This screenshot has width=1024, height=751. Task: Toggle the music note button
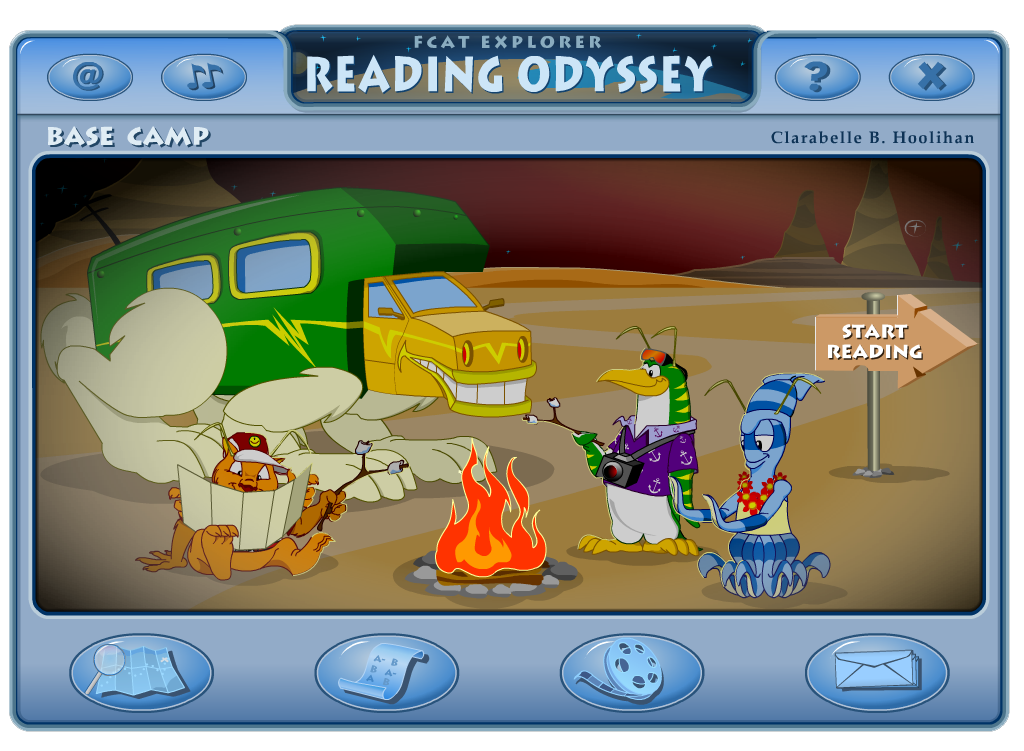pos(204,76)
